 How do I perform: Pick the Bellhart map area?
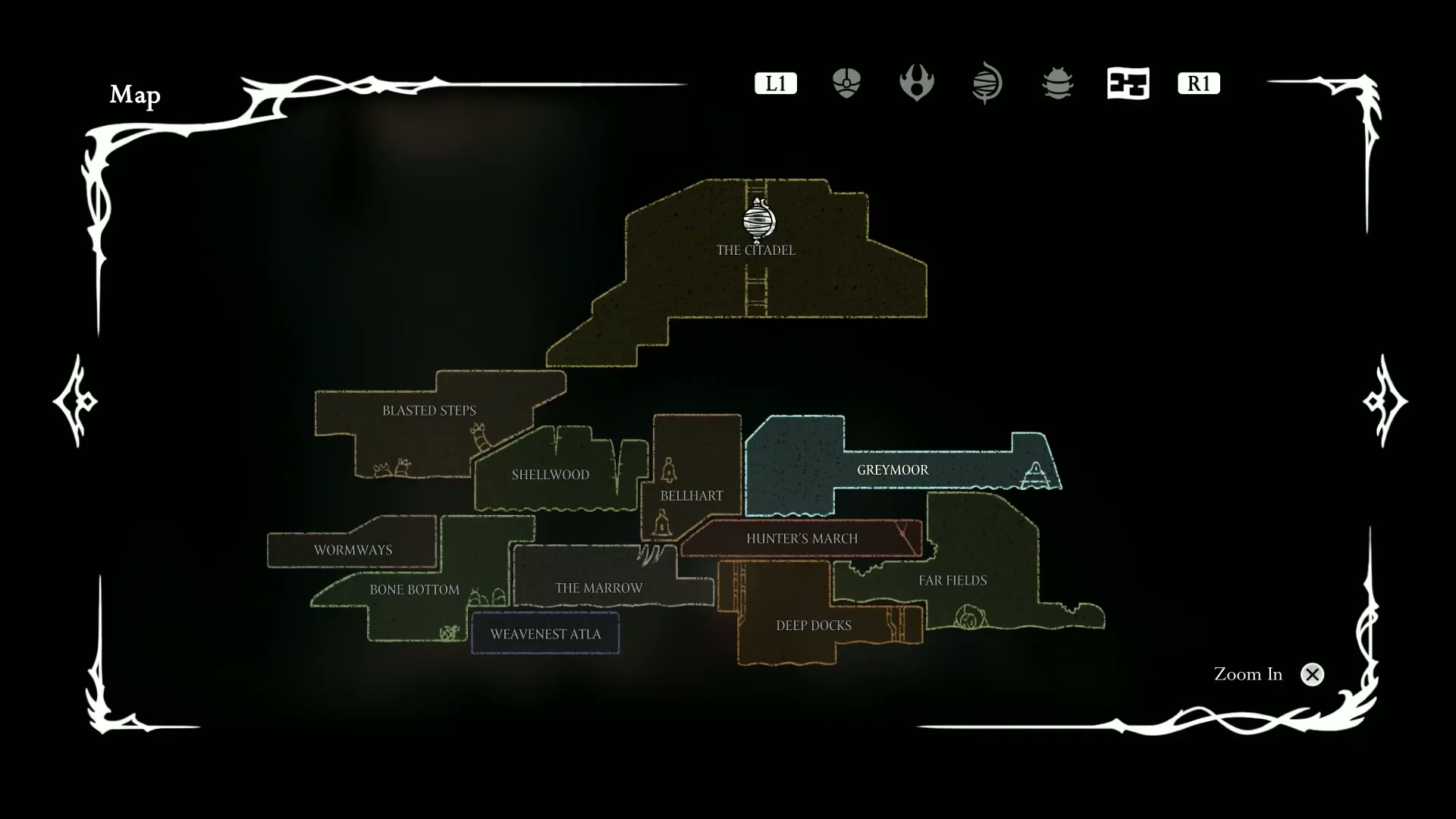pyautogui.click(x=691, y=496)
